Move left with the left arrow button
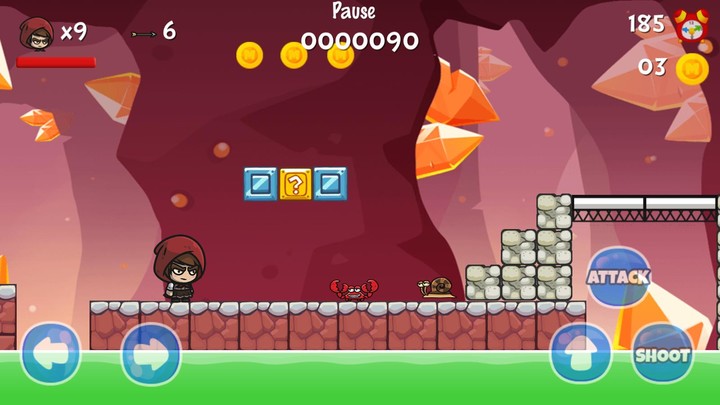This screenshot has width=720, height=405. tap(50, 353)
